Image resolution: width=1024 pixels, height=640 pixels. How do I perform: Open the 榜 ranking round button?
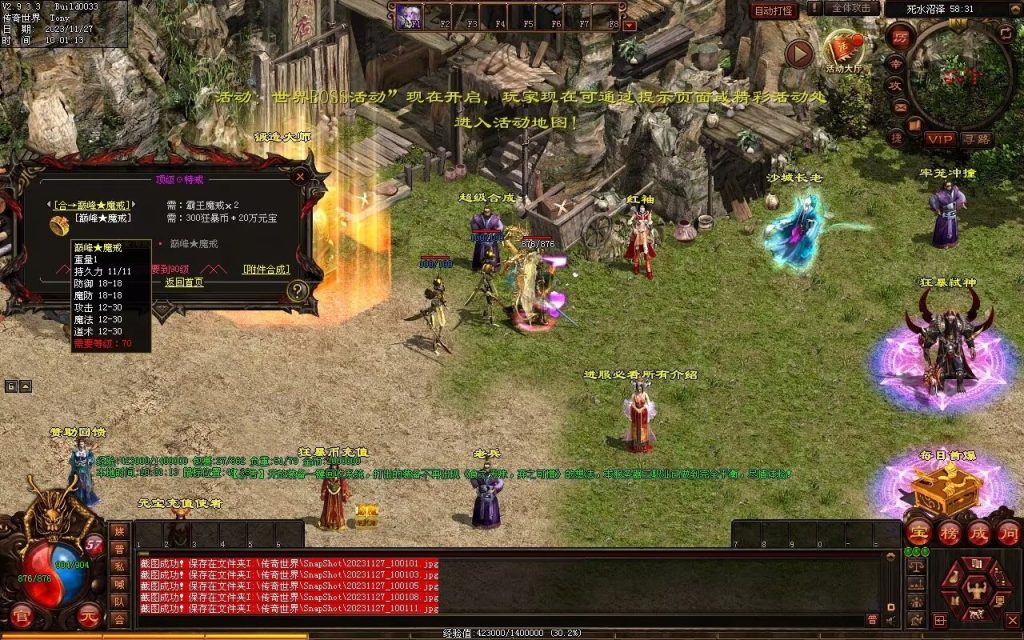point(948,533)
